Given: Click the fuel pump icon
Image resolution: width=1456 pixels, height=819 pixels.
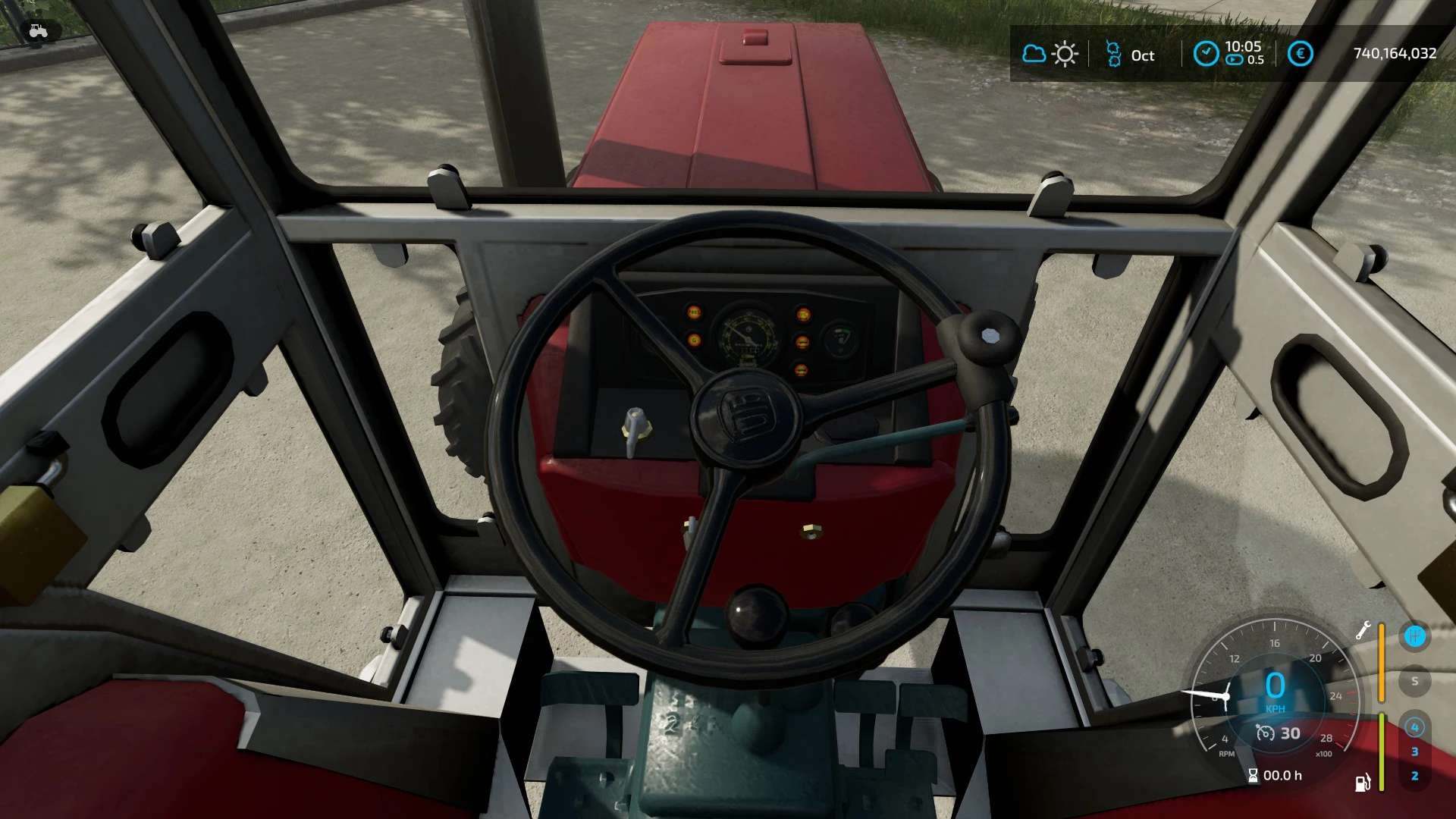Looking at the screenshot, I should tap(1363, 783).
